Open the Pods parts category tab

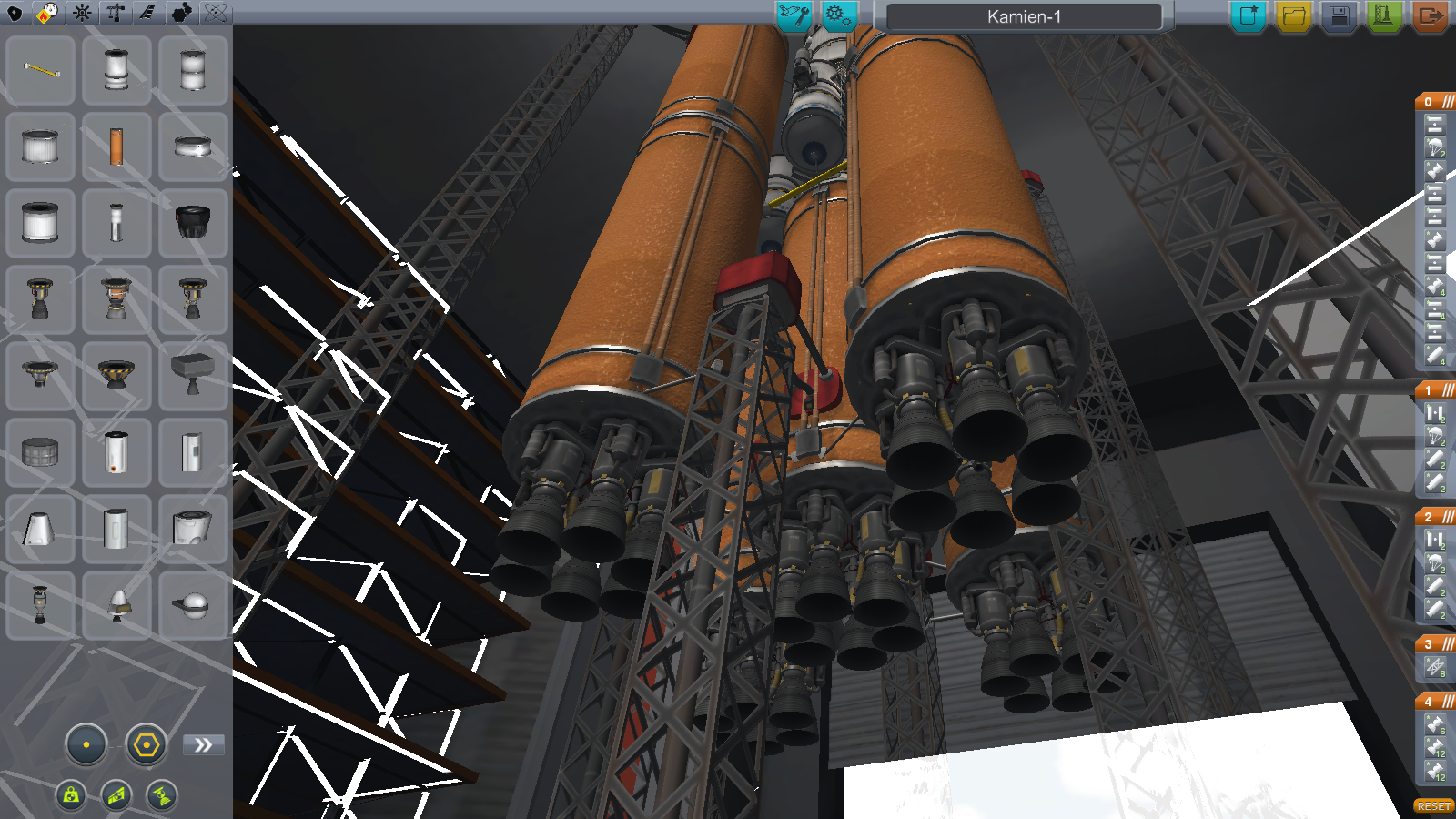[15, 13]
